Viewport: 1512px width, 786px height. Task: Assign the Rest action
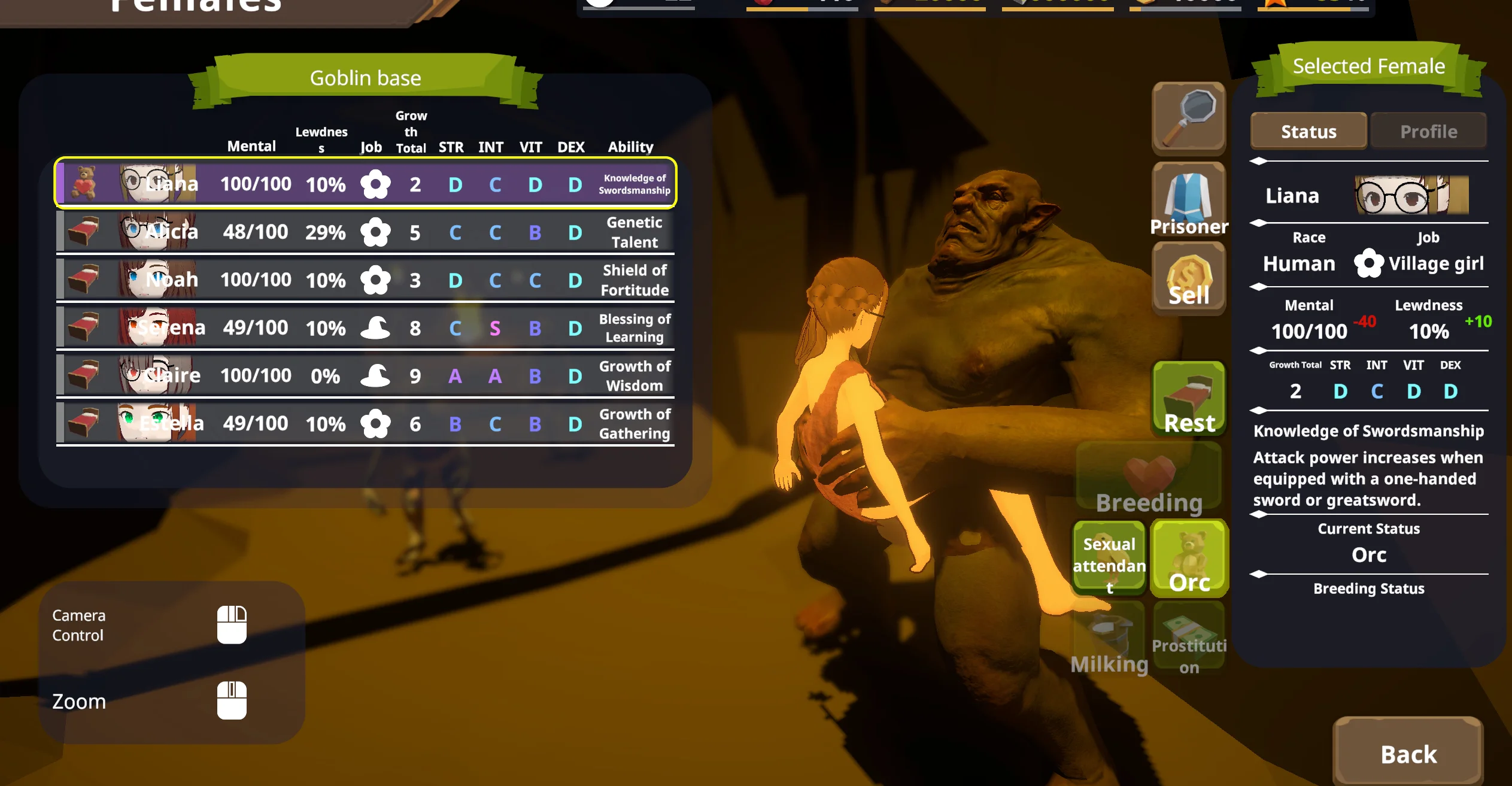pos(1189,399)
